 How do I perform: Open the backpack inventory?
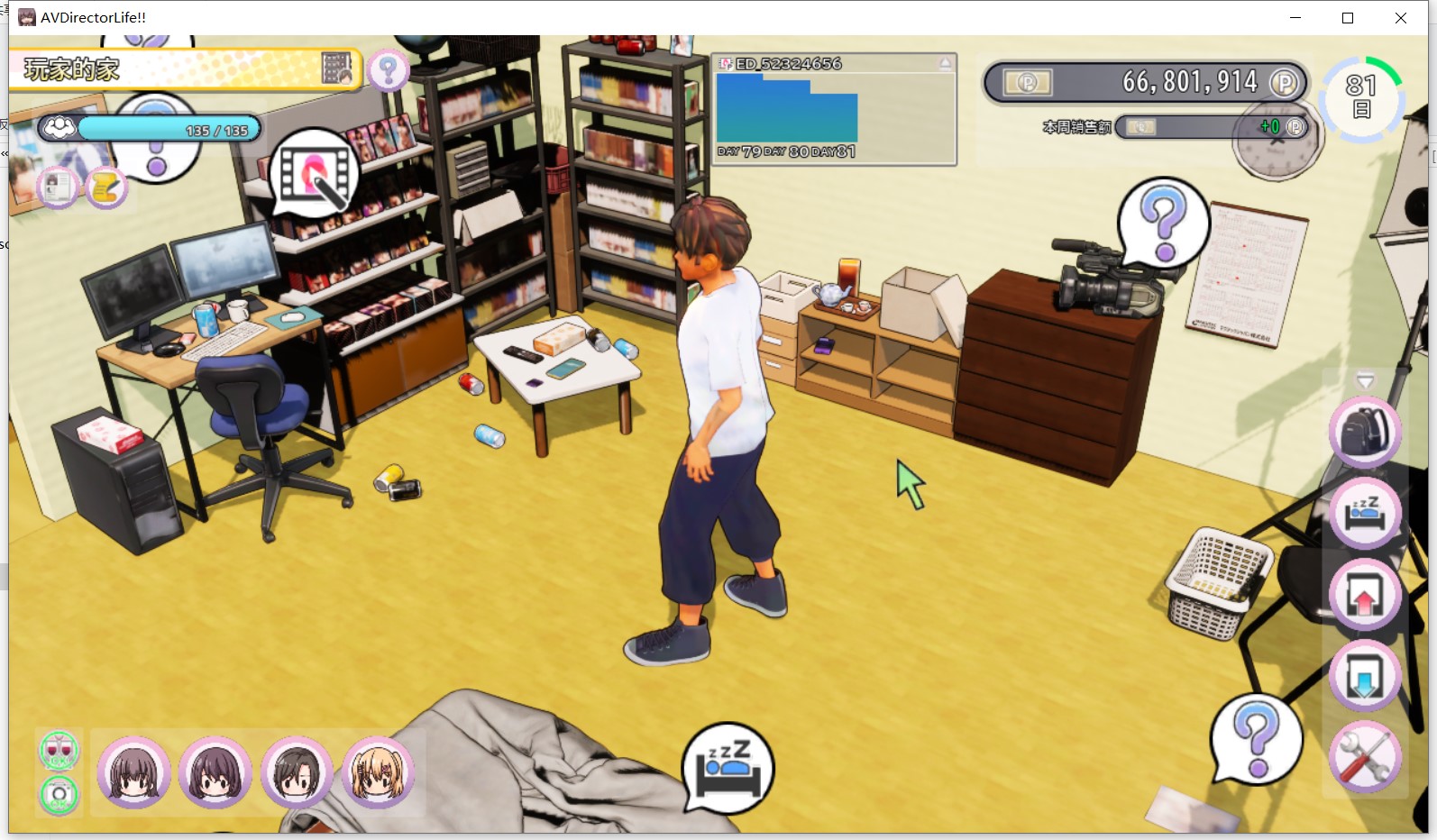(x=1365, y=433)
